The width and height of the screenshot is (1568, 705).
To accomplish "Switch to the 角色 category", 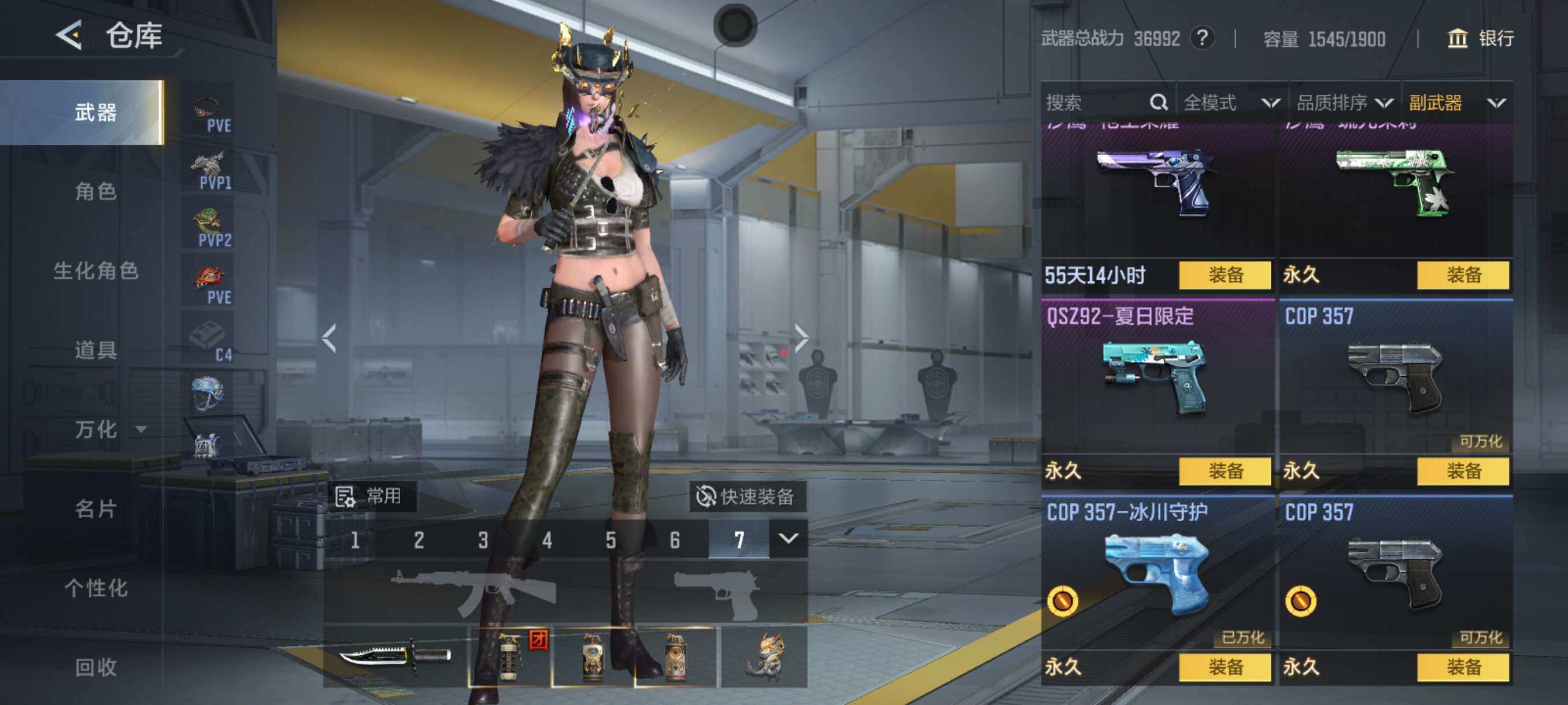I will [x=95, y=192].
